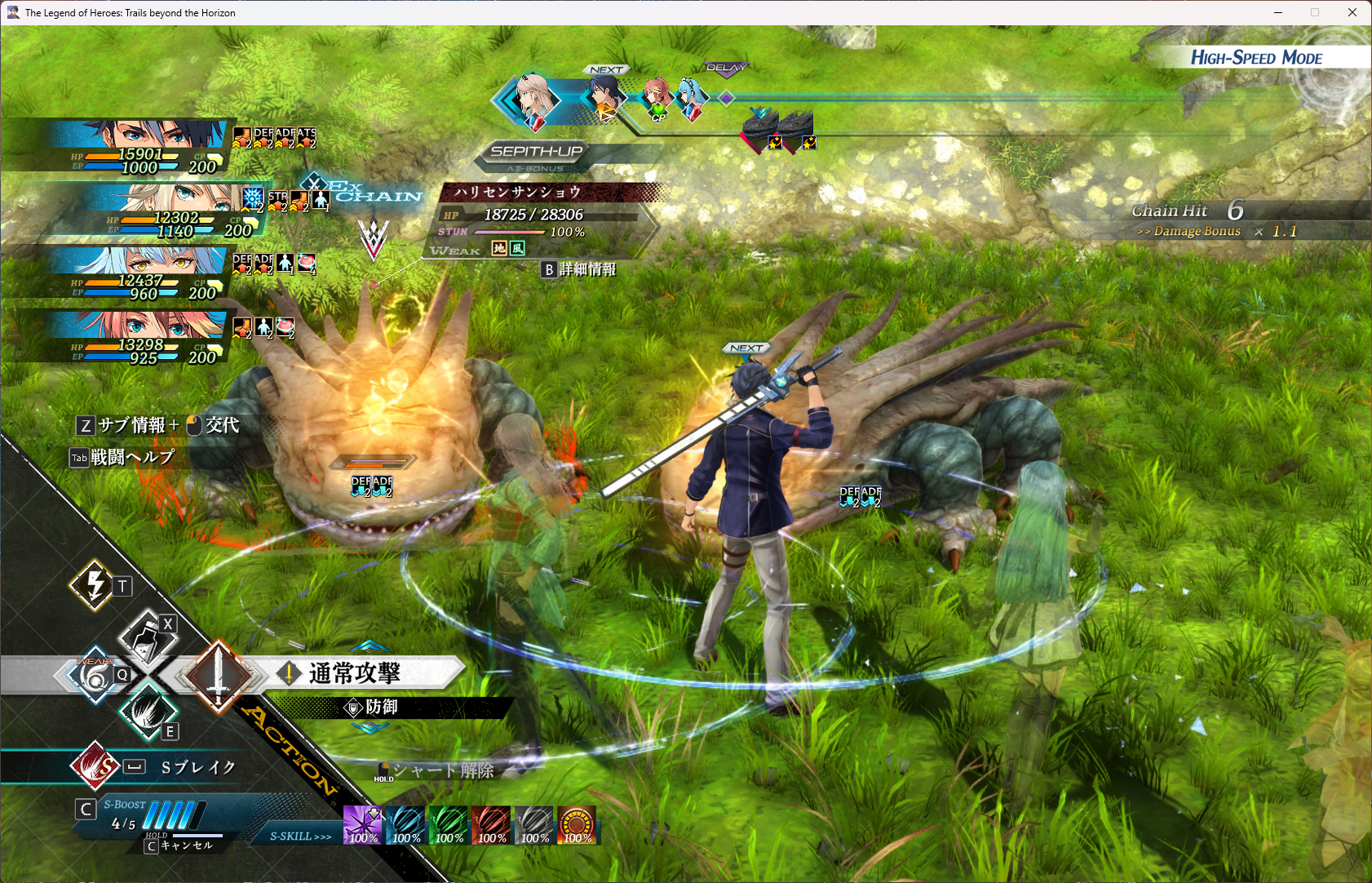The width and height of the screenshot is (1372, 883).
Task: Activate the sword attack diamond icon
Action: tap(218, 677)
